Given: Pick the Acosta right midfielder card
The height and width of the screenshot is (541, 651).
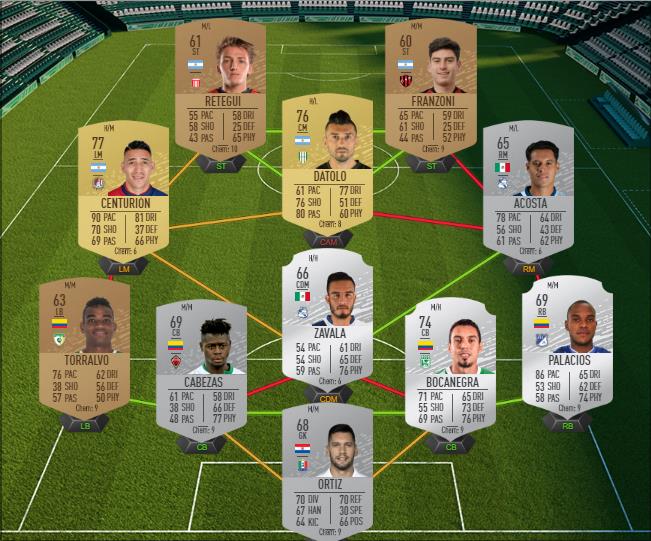Looking at the screenshot, I should [x=528, y=190].
